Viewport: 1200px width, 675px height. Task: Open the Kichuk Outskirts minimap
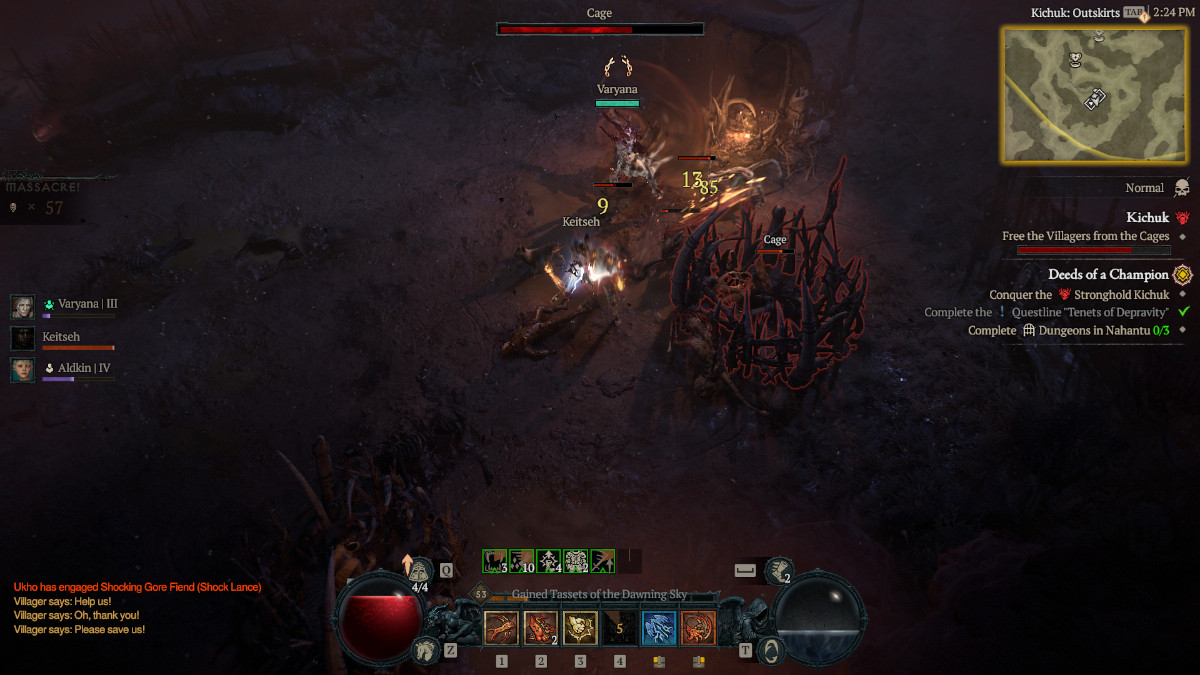click(x=1095, y=95)
